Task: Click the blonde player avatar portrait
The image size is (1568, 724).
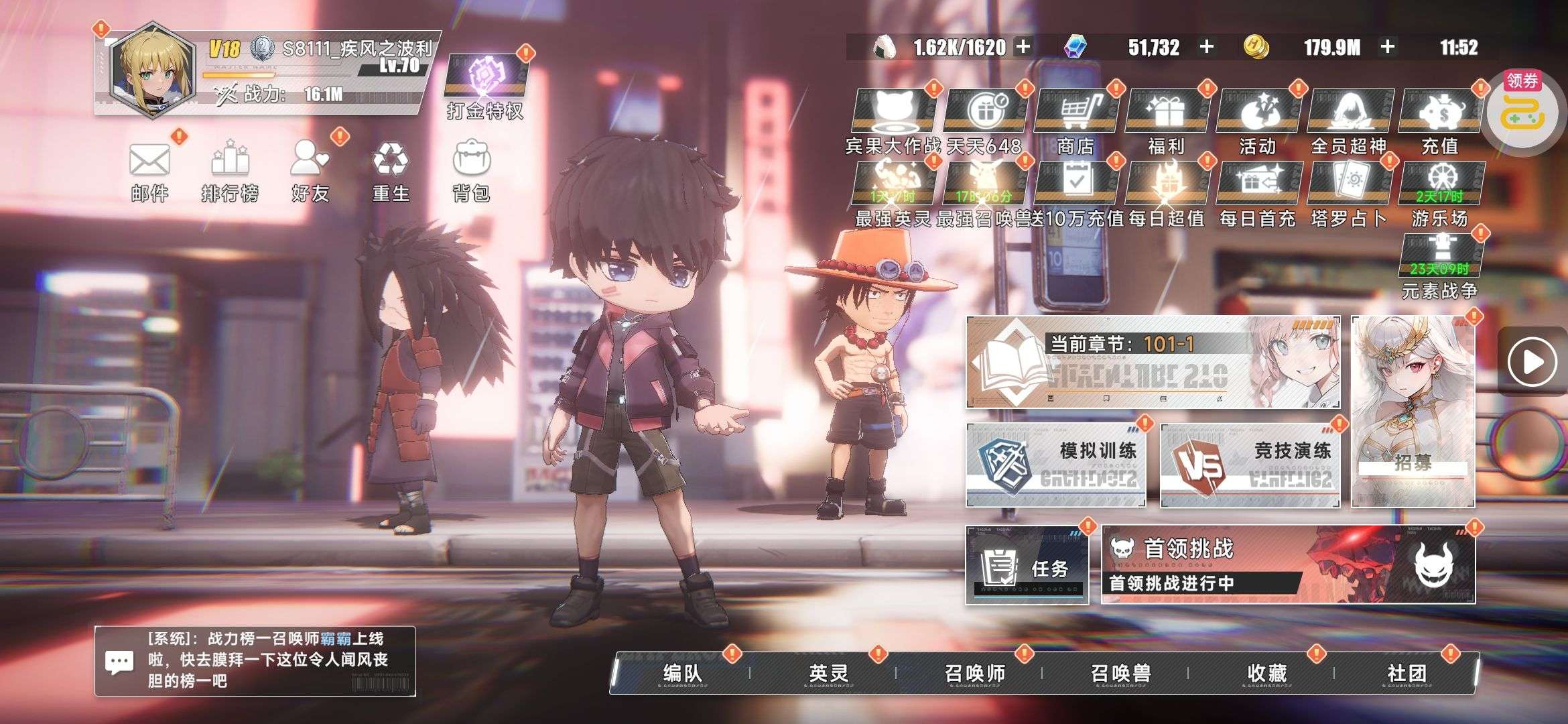Action: (x=152, y=70)
